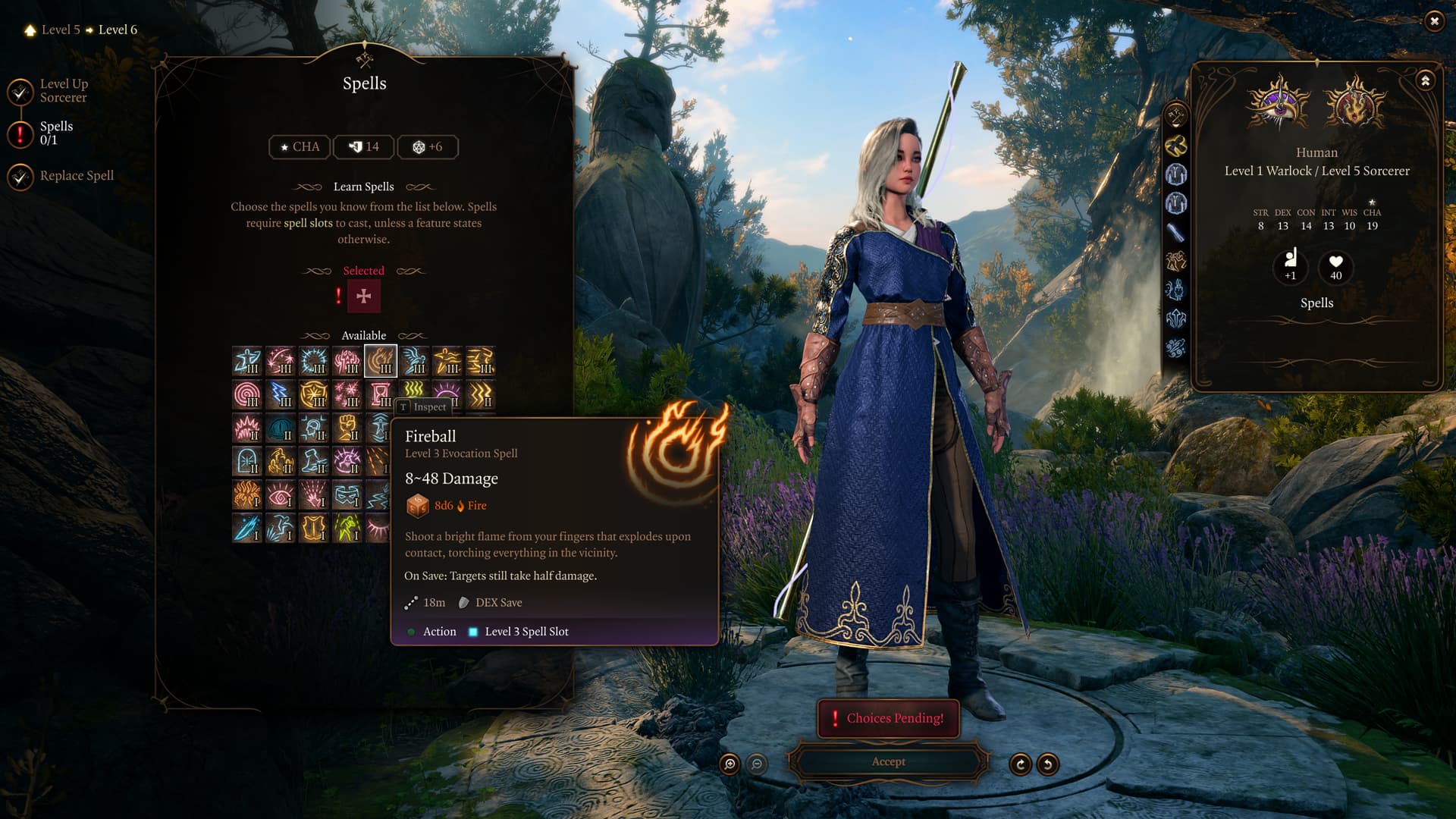Select the orange flames level I spell
This screenshot has width=1456, height=819.
click(x=247, y=494)
